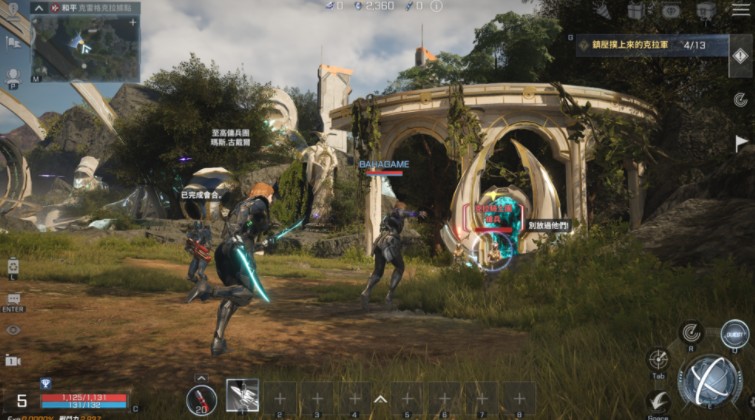Open the gift box rewards icon
Image resolution: width=755 pixels, height=420 pixels.
[636, 11]
